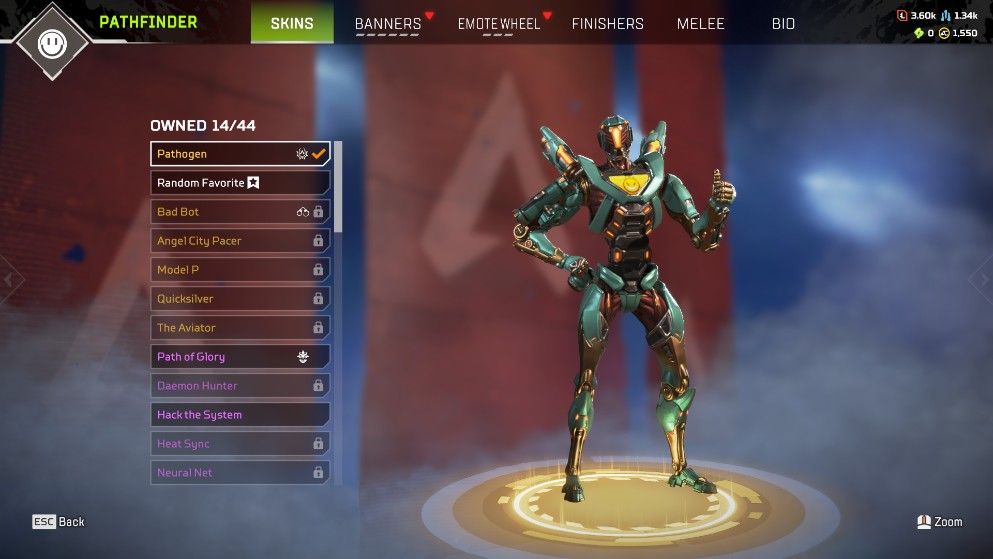Equip the Path of Glory skin
993x559 pixels.
tap(240, 357)
